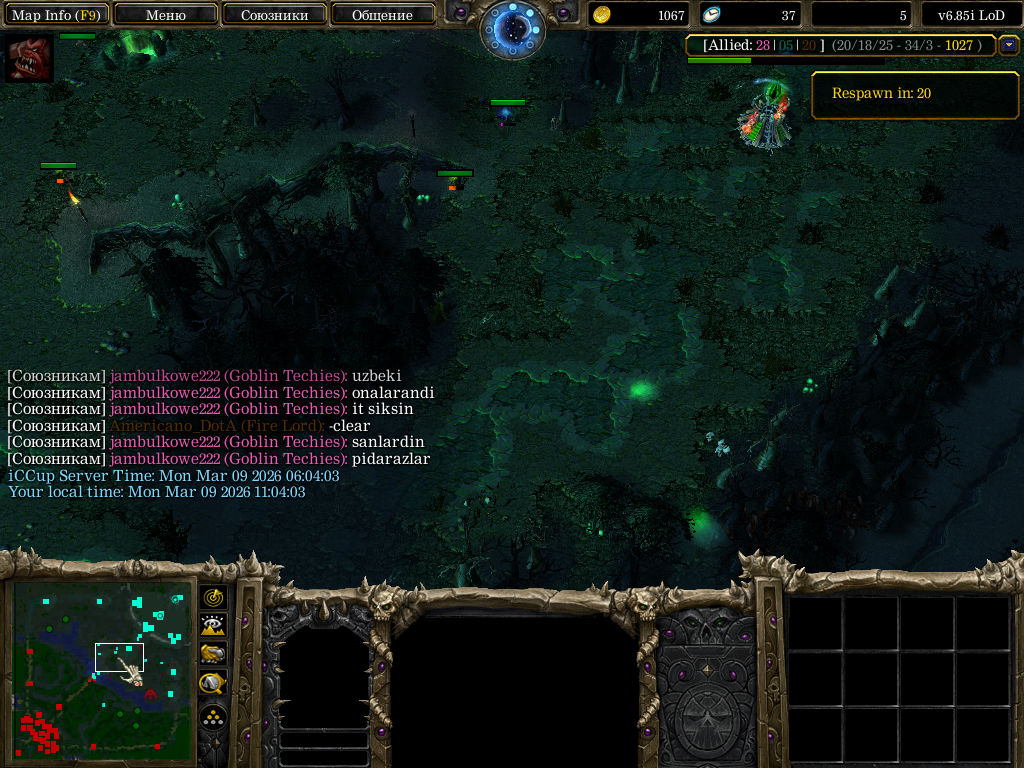Toggle the minimap creep camp display button
Screen dimensions: 1024x768
click(x=213, y=683)
